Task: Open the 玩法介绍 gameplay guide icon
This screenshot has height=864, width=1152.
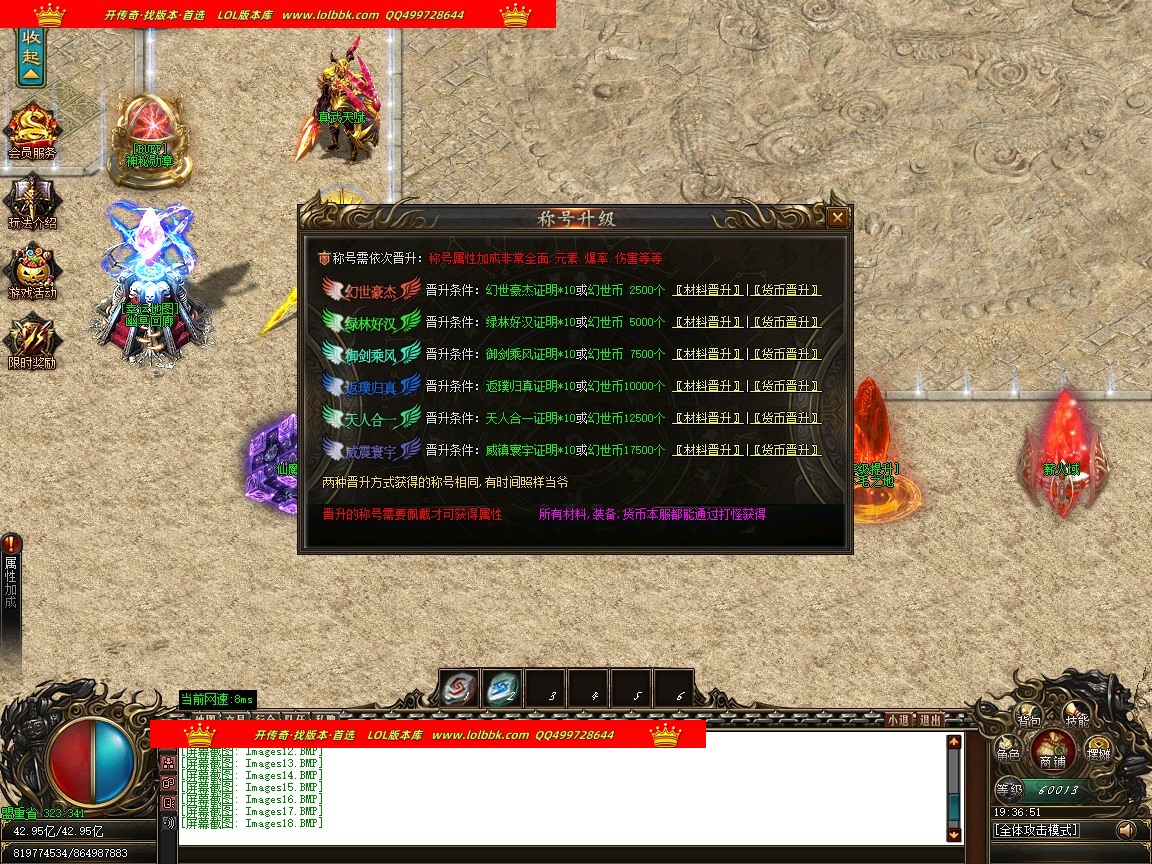Action: coord(32,201)
